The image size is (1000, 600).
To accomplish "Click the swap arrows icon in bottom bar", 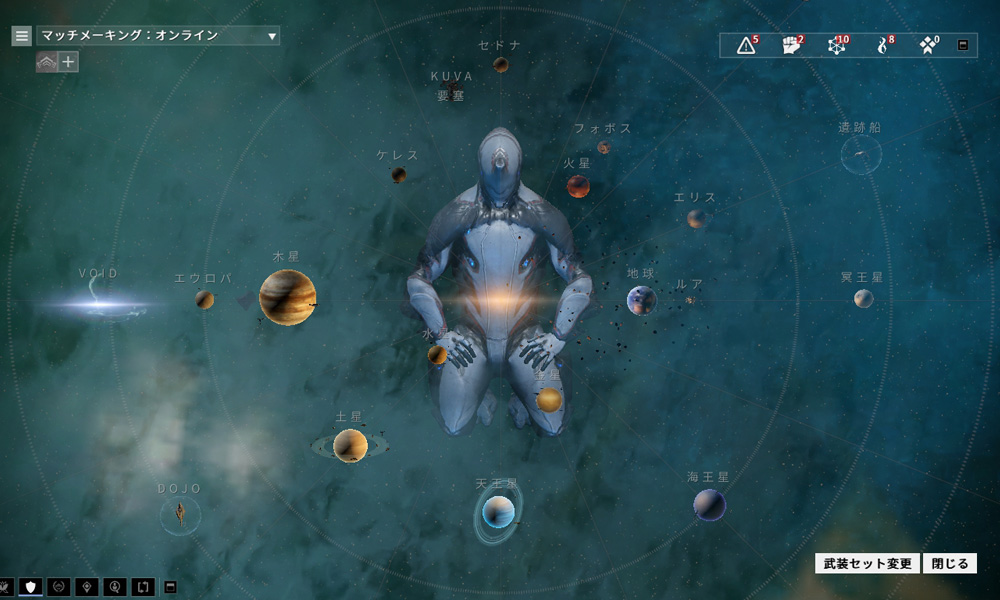I will [141, 586].
